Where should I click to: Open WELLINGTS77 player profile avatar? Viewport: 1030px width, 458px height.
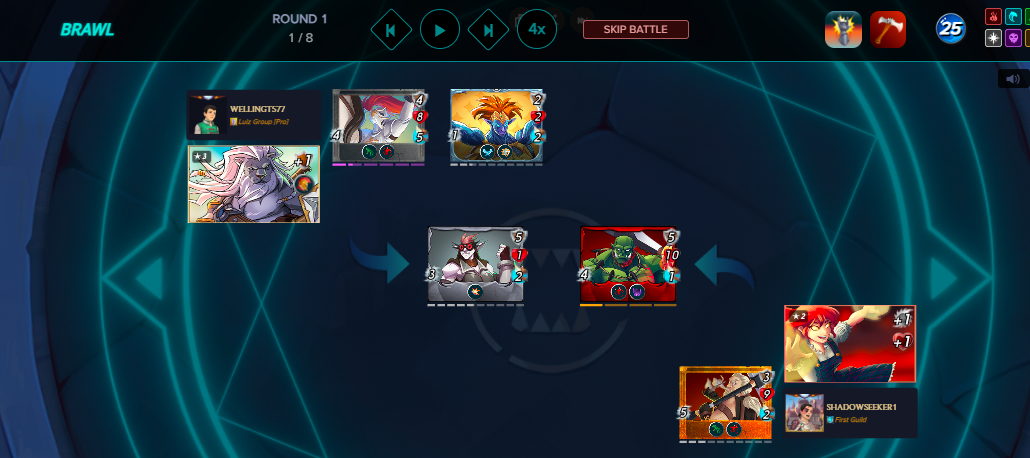207,115
